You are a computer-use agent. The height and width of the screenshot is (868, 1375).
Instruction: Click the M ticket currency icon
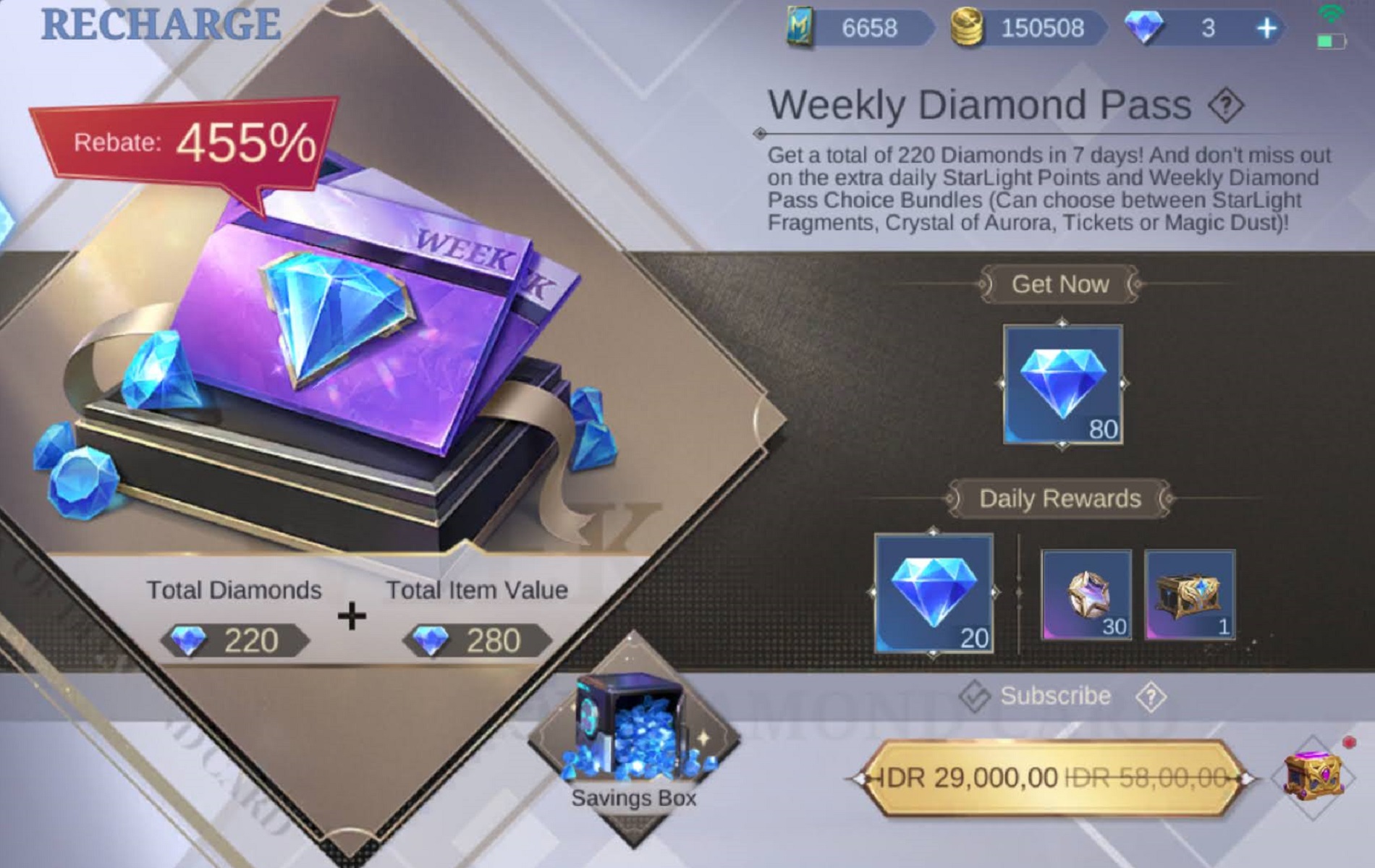[800, 27]
